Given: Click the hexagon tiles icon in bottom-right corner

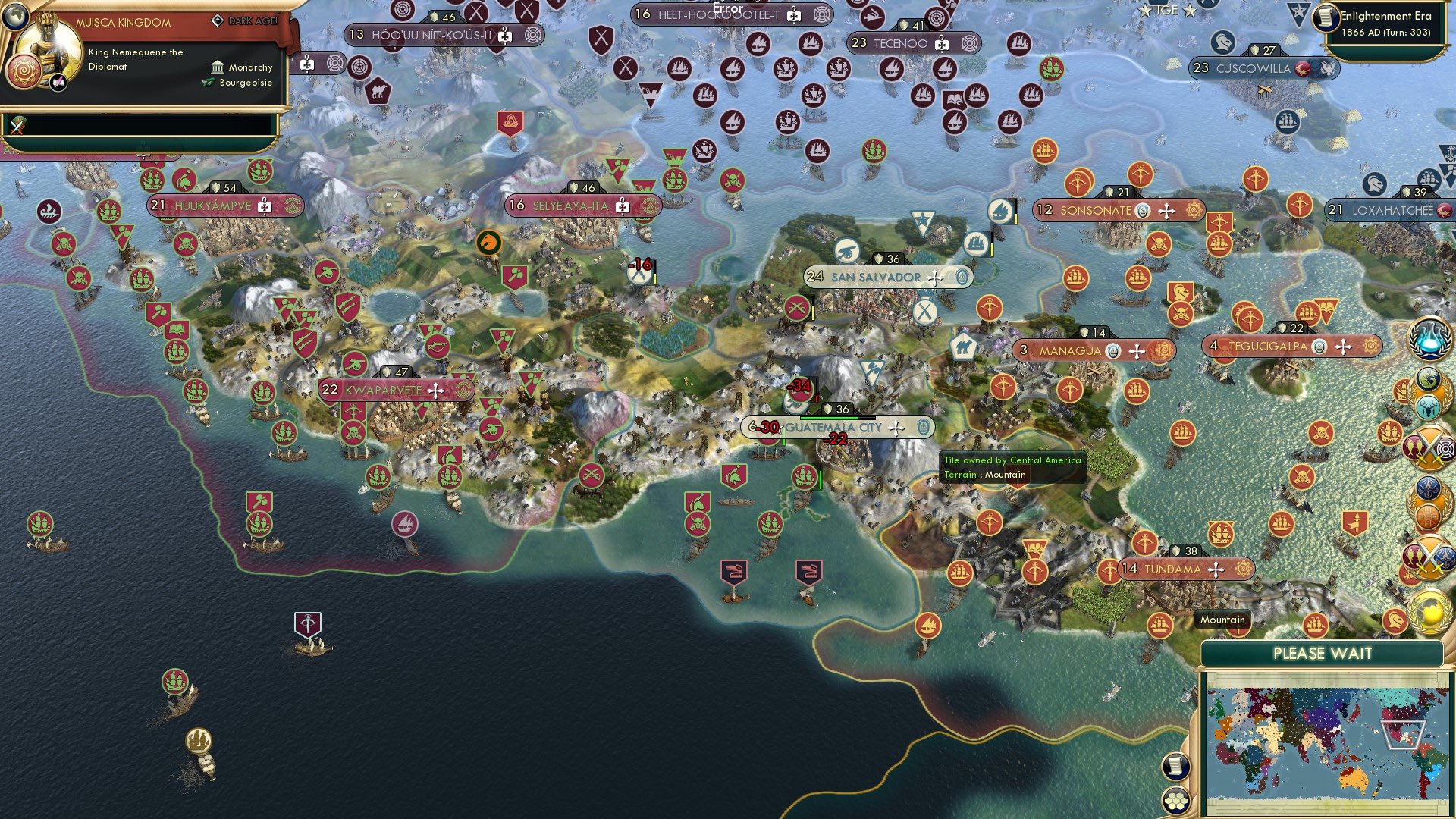Looking at the screenshot, I should coord(1178,800).
